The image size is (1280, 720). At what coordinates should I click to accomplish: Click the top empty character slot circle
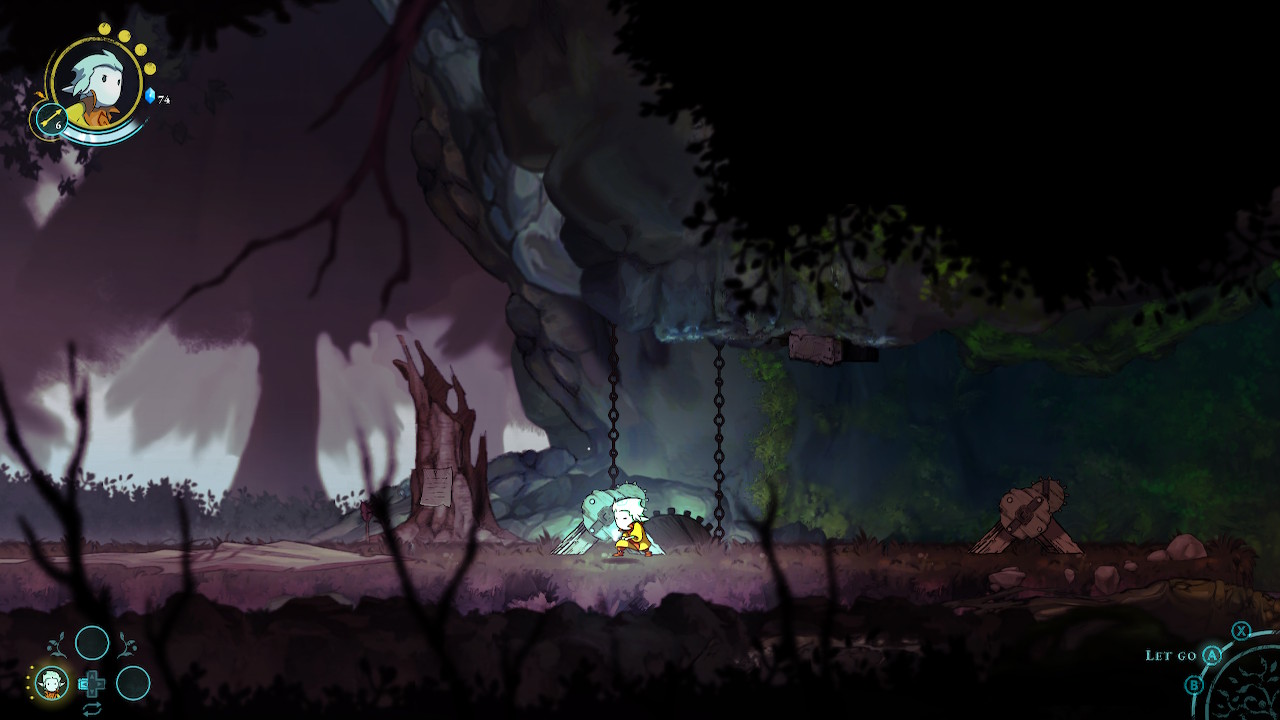[x=92, y=643]
